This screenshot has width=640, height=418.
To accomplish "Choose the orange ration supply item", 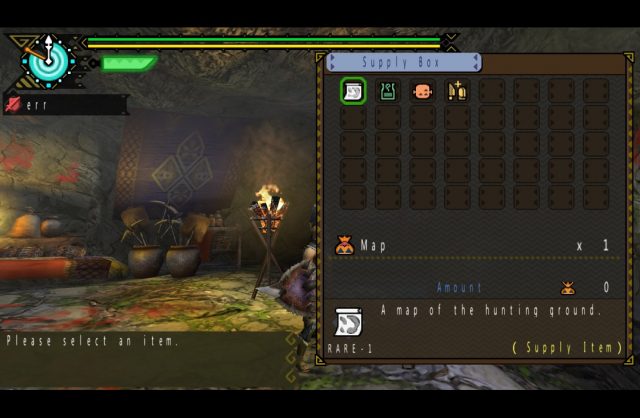I will (422, 92).
